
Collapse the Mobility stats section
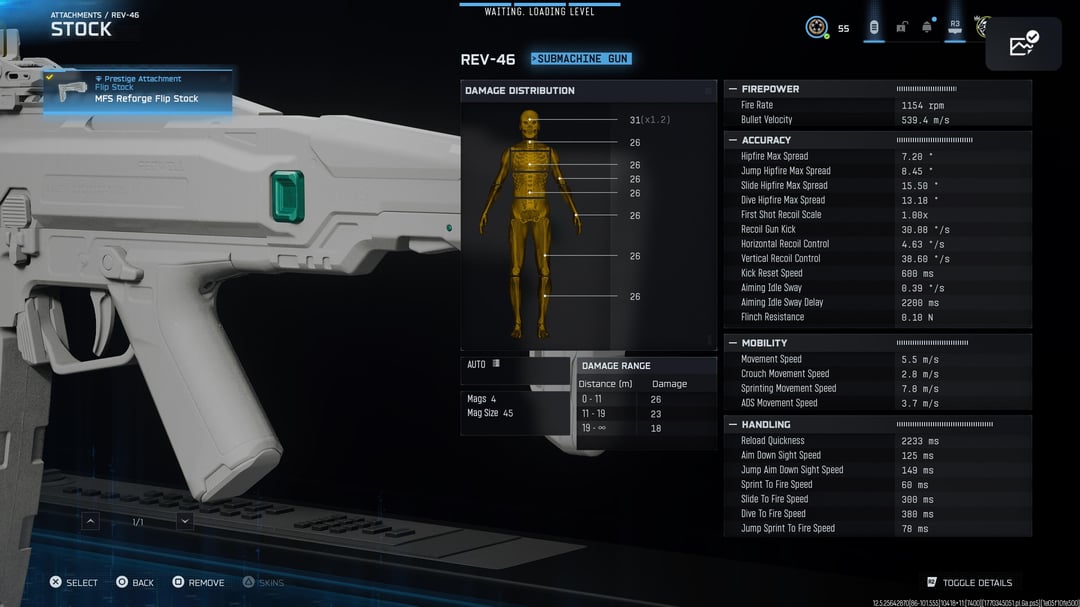pos(732,343)
